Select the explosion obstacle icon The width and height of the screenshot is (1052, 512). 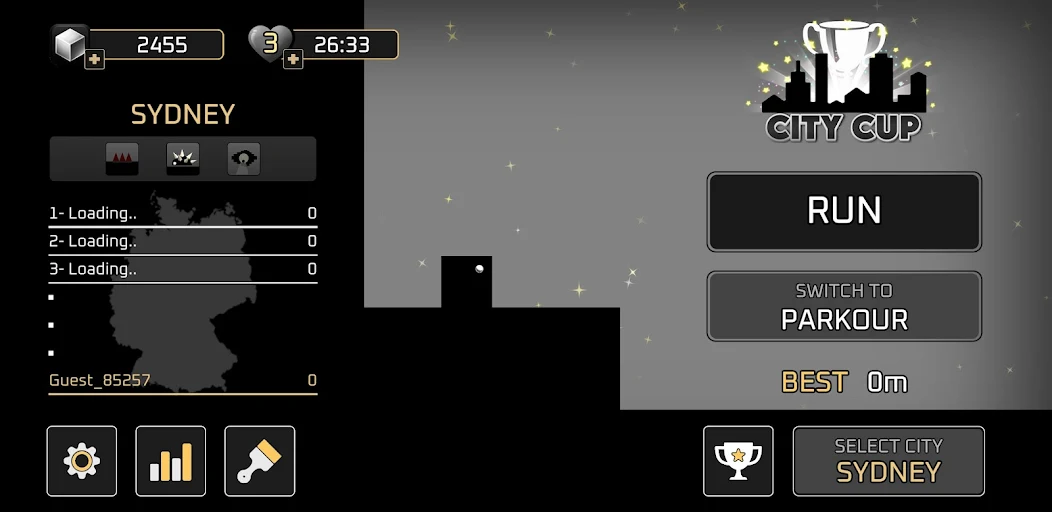183,159
